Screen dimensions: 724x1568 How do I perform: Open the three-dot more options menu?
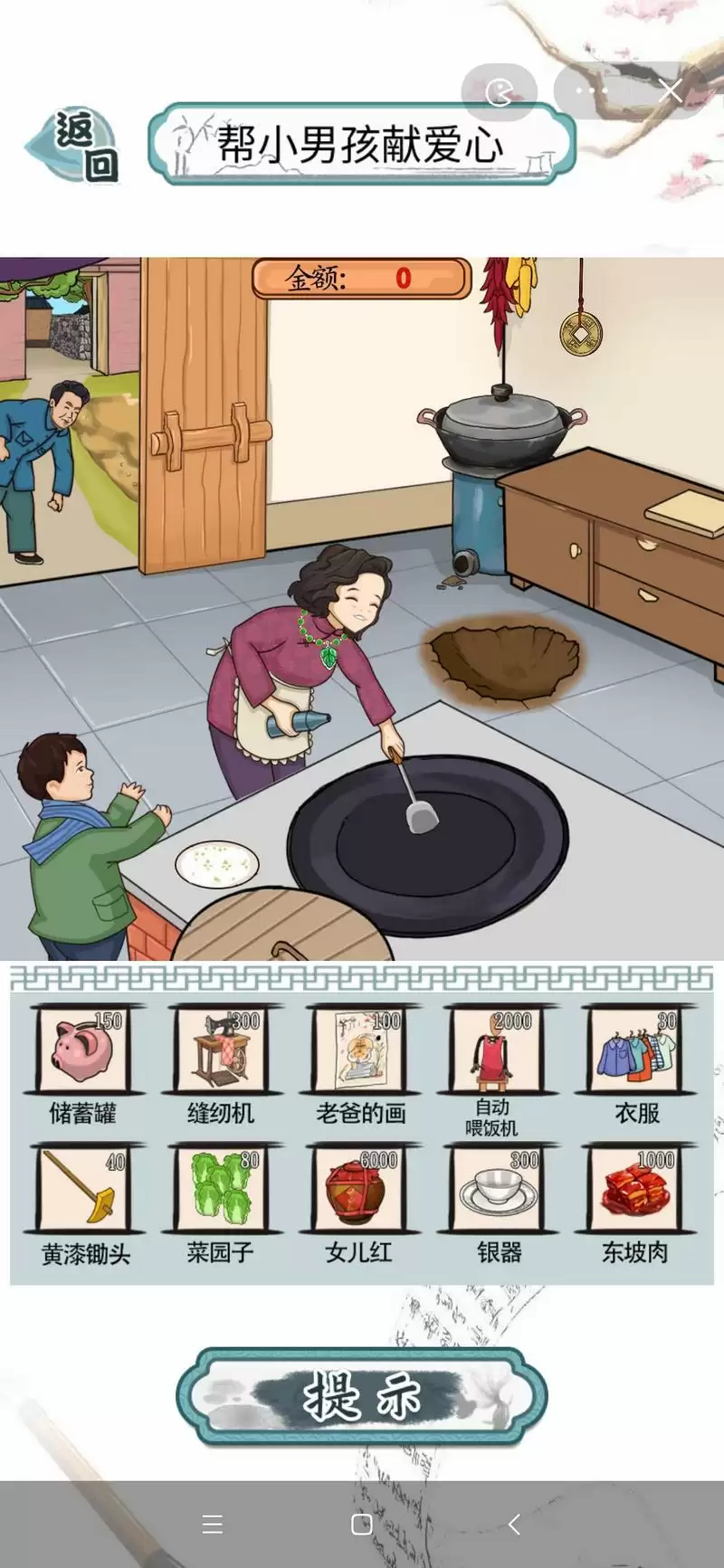tap(591, 90)
